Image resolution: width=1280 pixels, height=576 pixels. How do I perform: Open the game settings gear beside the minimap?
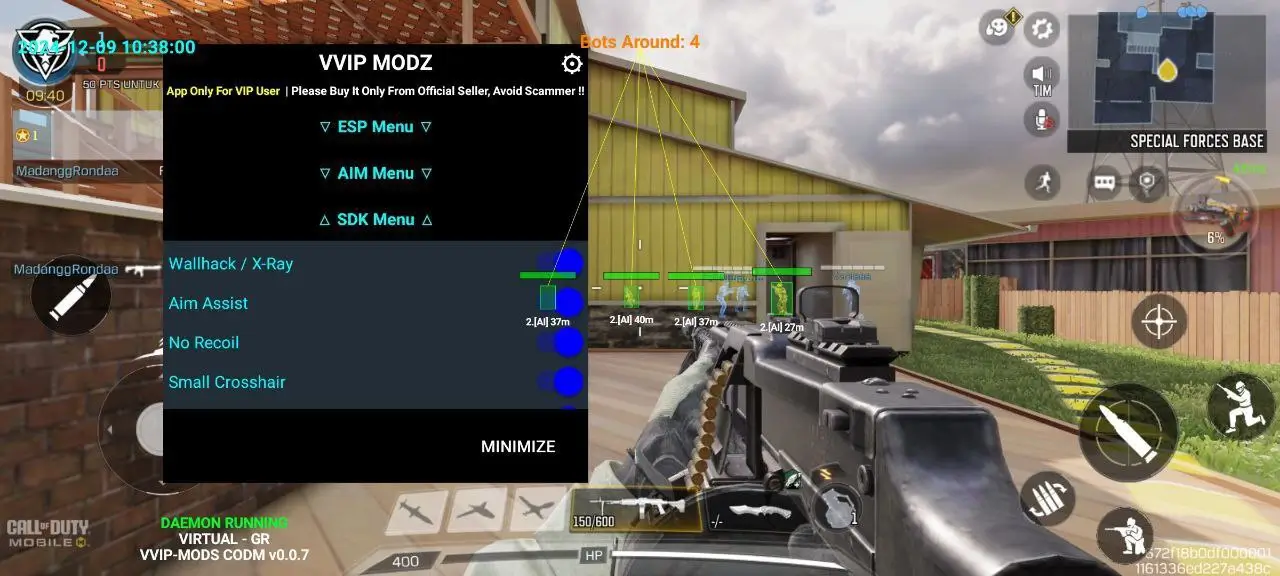point(1042,28)
